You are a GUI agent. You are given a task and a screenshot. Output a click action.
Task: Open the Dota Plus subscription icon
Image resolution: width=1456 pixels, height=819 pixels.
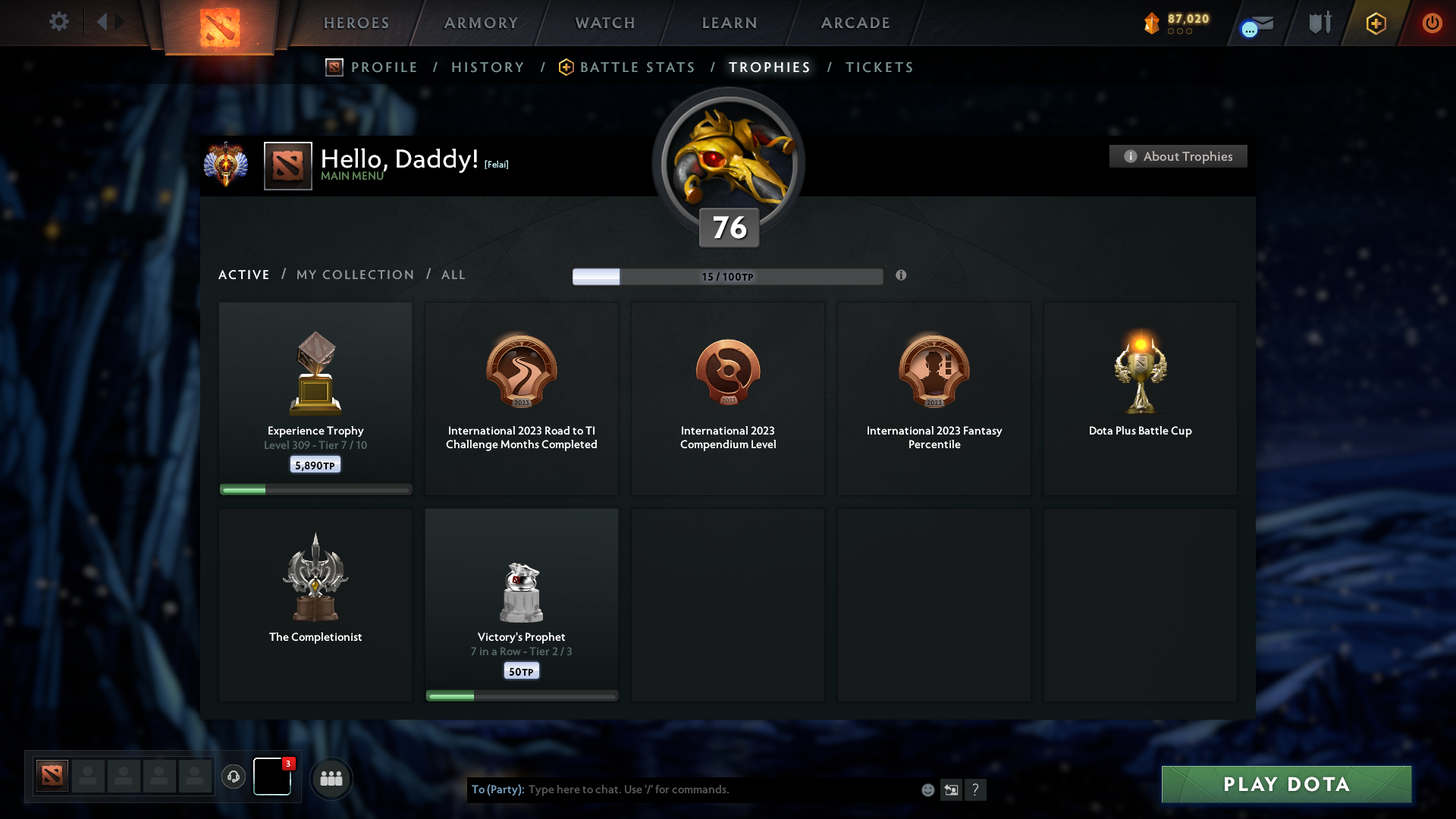[1375, 24]
